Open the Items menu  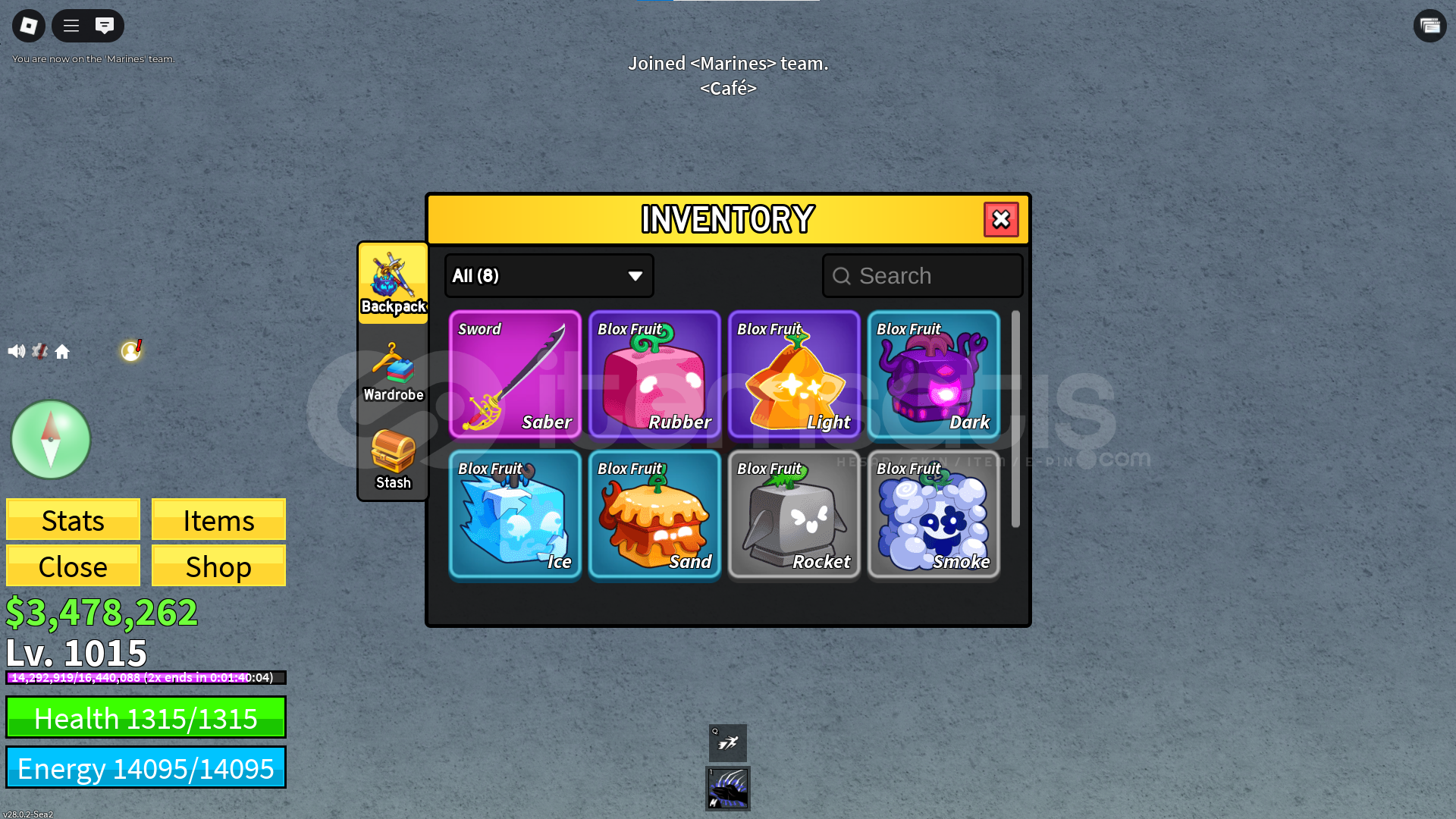point(218,520)
